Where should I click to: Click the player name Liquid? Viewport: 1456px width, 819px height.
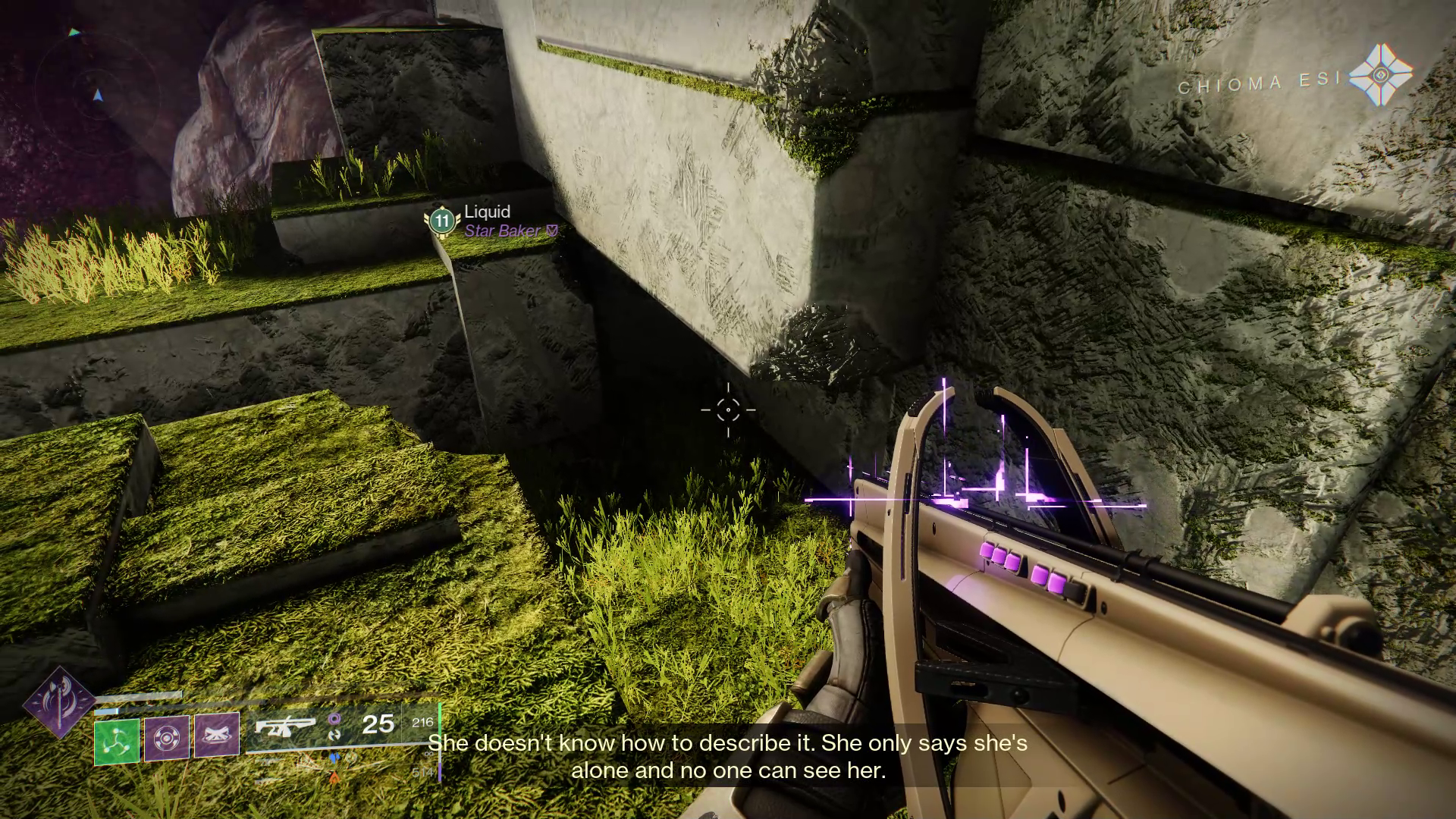coord(487,212)
